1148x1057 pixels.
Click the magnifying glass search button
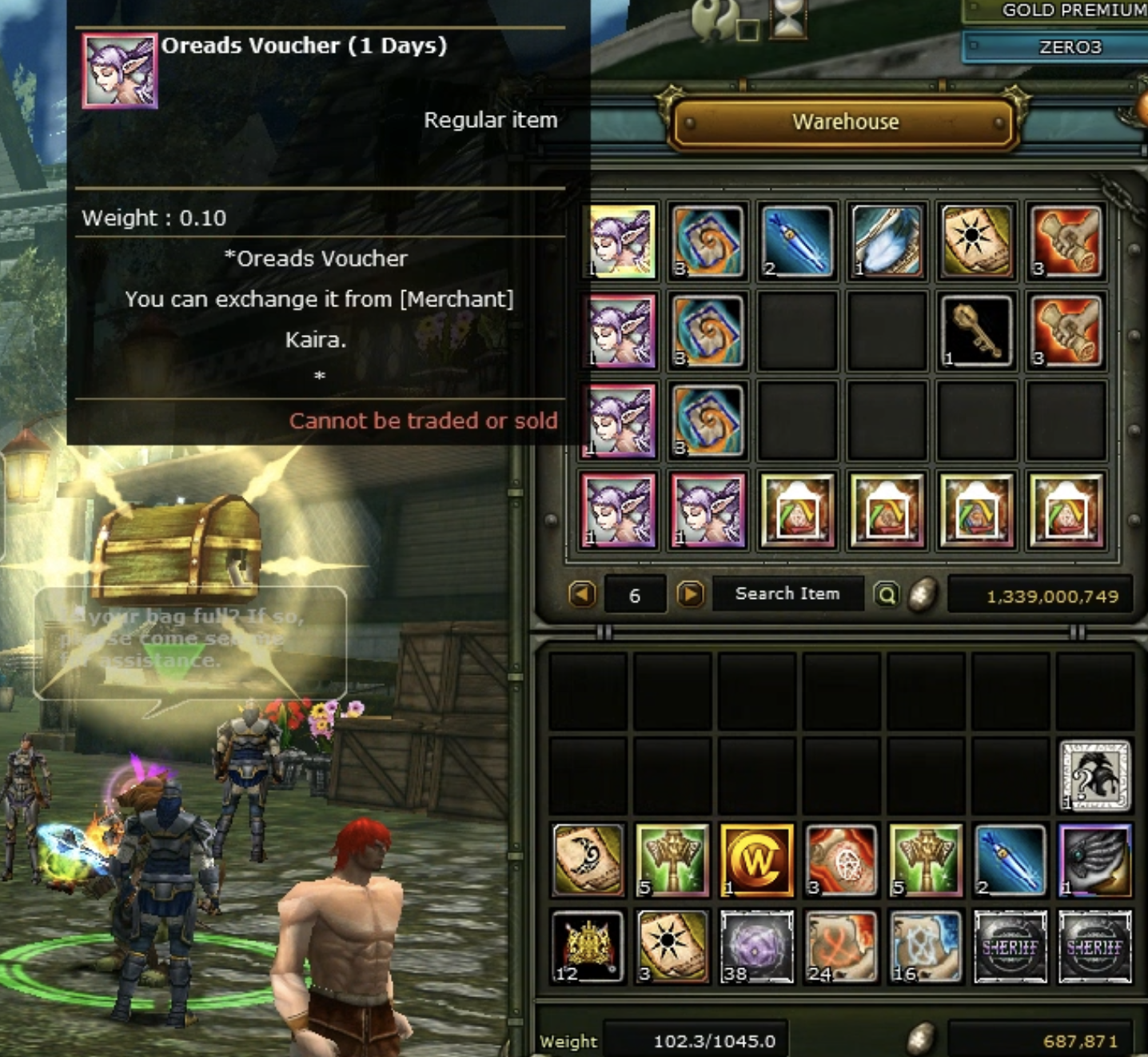pos(886,595)
